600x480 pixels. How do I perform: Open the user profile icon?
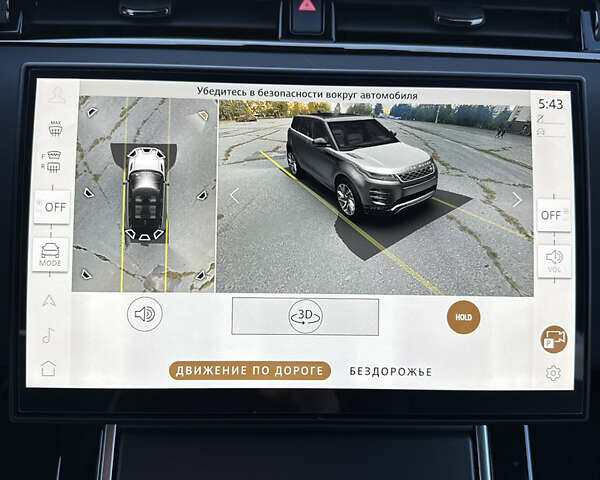[56, 94]
